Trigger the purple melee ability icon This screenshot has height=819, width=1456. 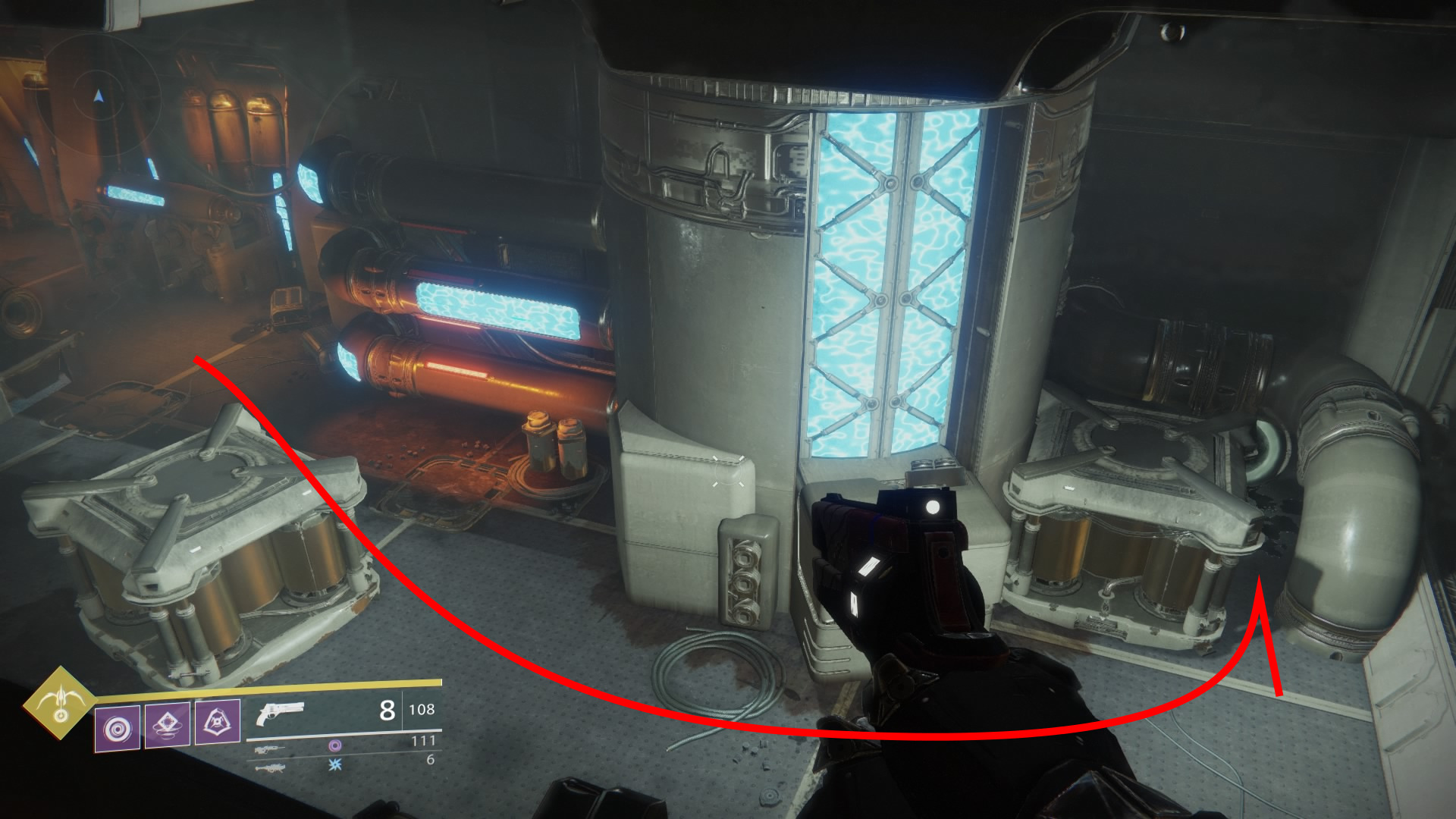218,721
